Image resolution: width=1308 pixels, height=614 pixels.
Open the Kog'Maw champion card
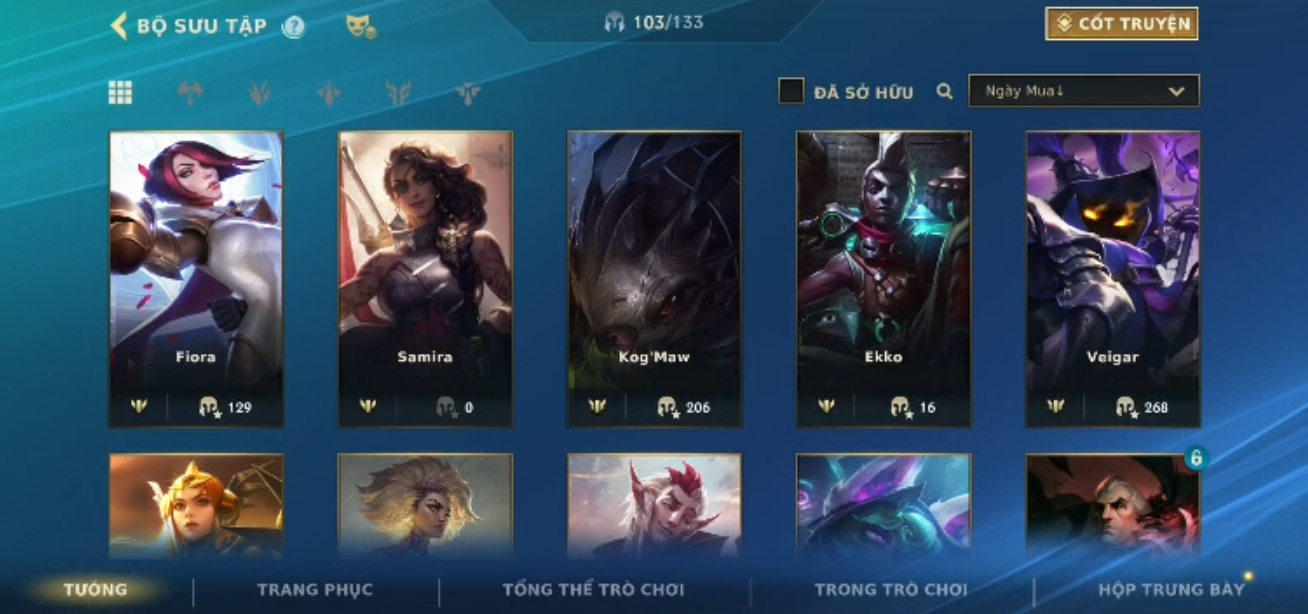[654, 278]
